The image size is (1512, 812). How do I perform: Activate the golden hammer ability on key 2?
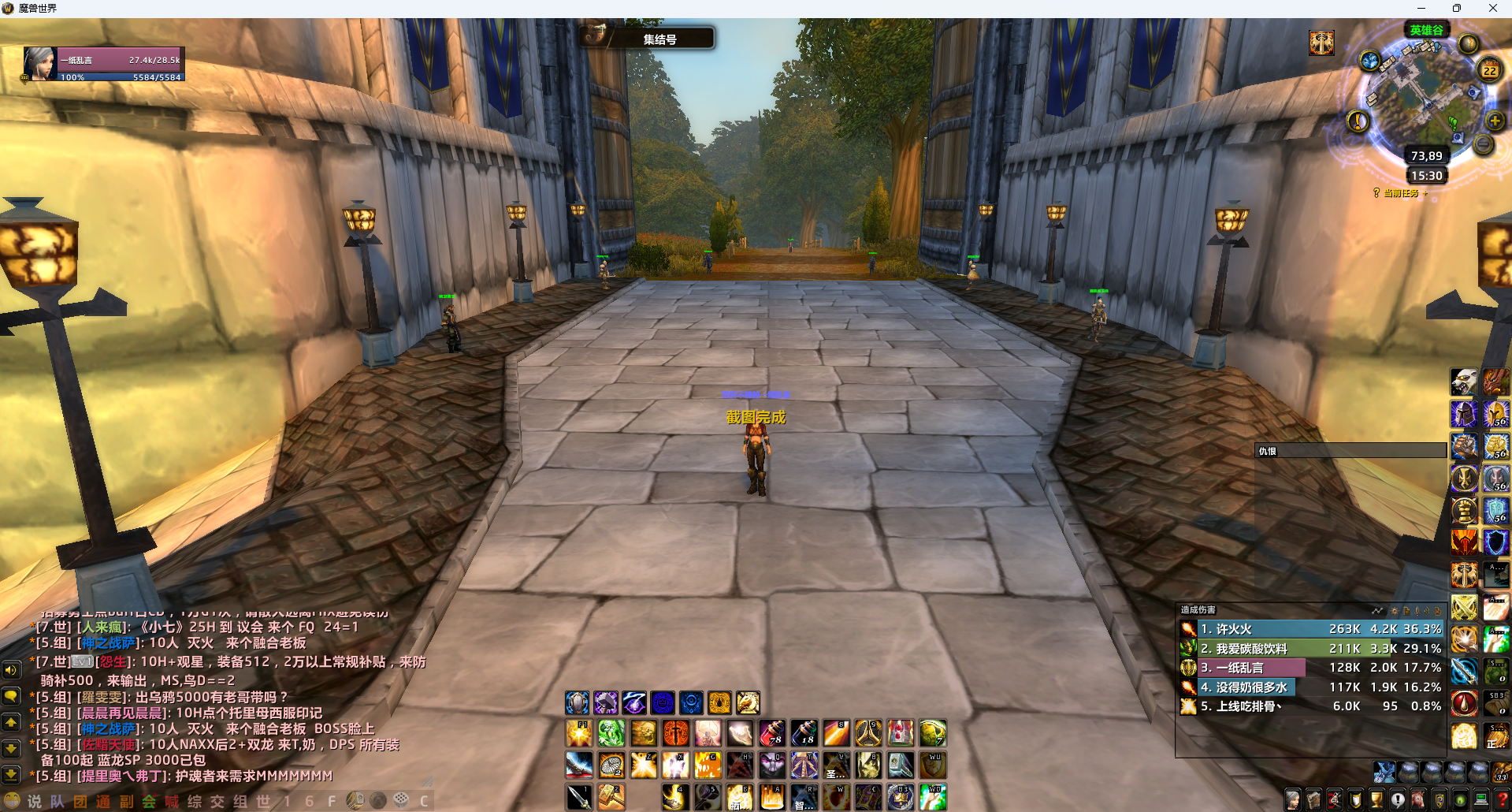tap(611, 797)
